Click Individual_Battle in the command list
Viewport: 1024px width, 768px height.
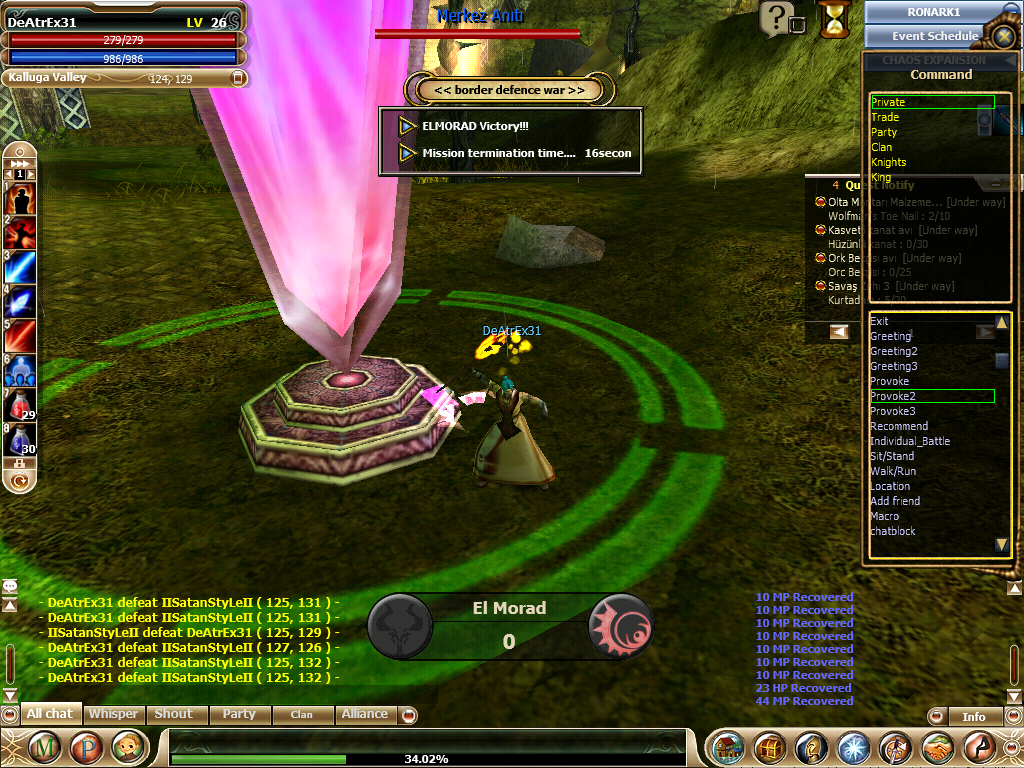pos(910,441)
